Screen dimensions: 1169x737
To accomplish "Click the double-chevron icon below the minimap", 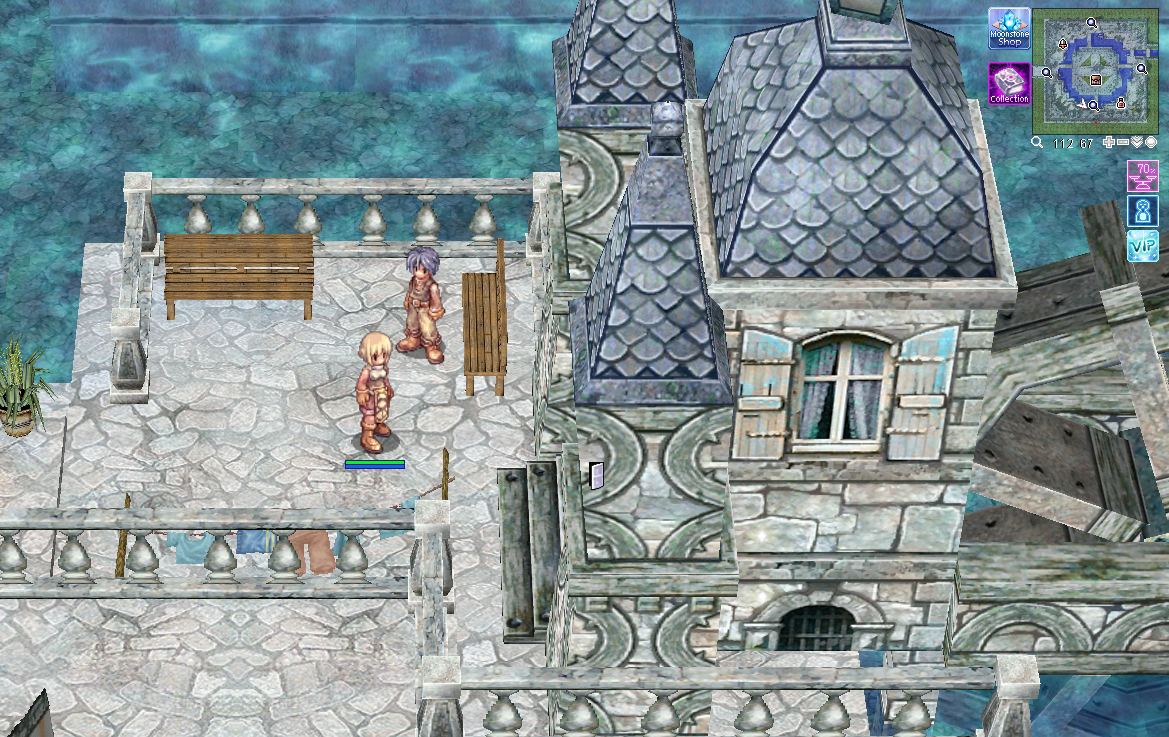I will coord(1137,143).
